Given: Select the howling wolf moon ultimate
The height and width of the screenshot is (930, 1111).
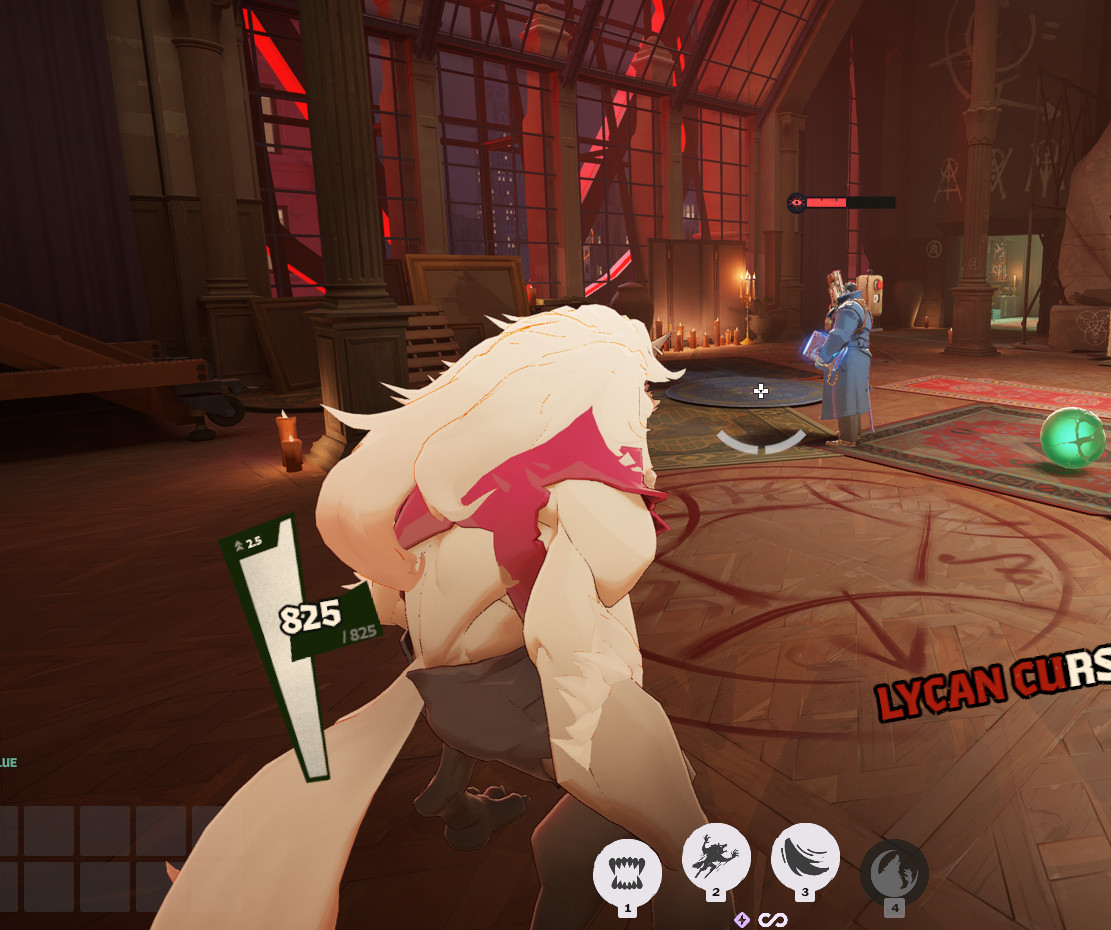Looking at the screenshot, I should pyautogui.click(x=894, y=873).
